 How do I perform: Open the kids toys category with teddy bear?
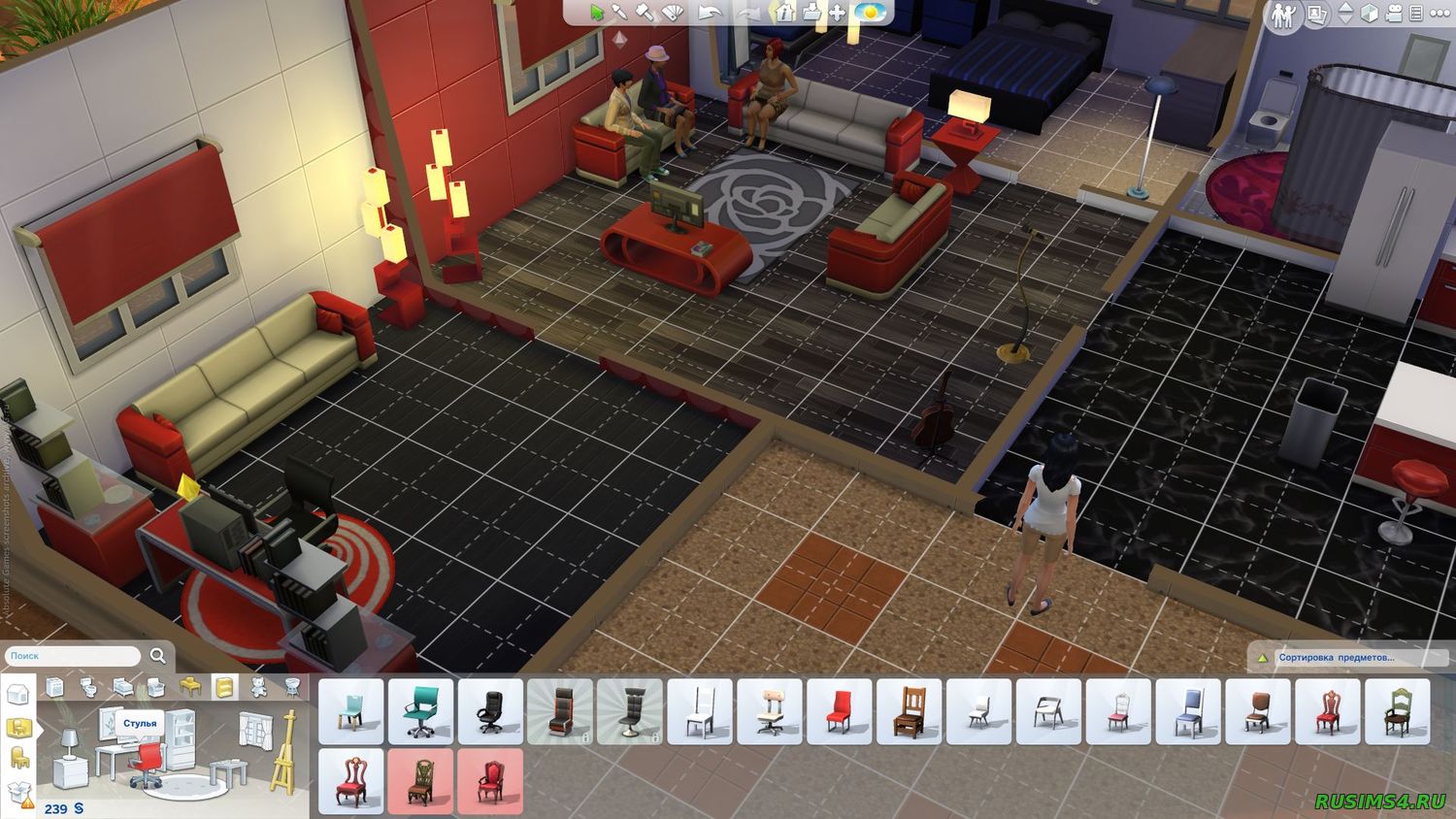click(258, 686)
